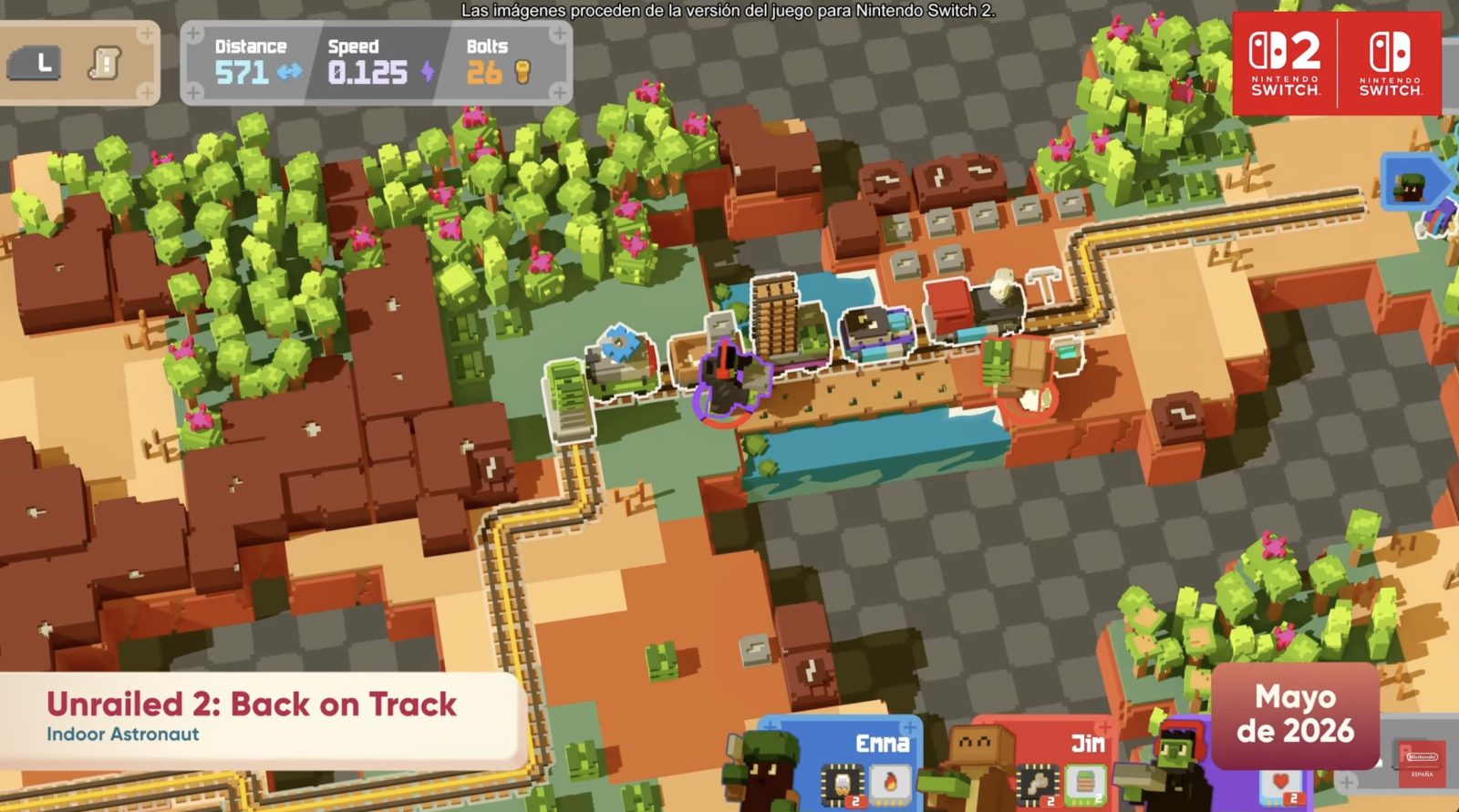This screenshot has width=1459, height=812.
Task: Expand Emma's player card with its plus marker
Action: coord(909,727)
